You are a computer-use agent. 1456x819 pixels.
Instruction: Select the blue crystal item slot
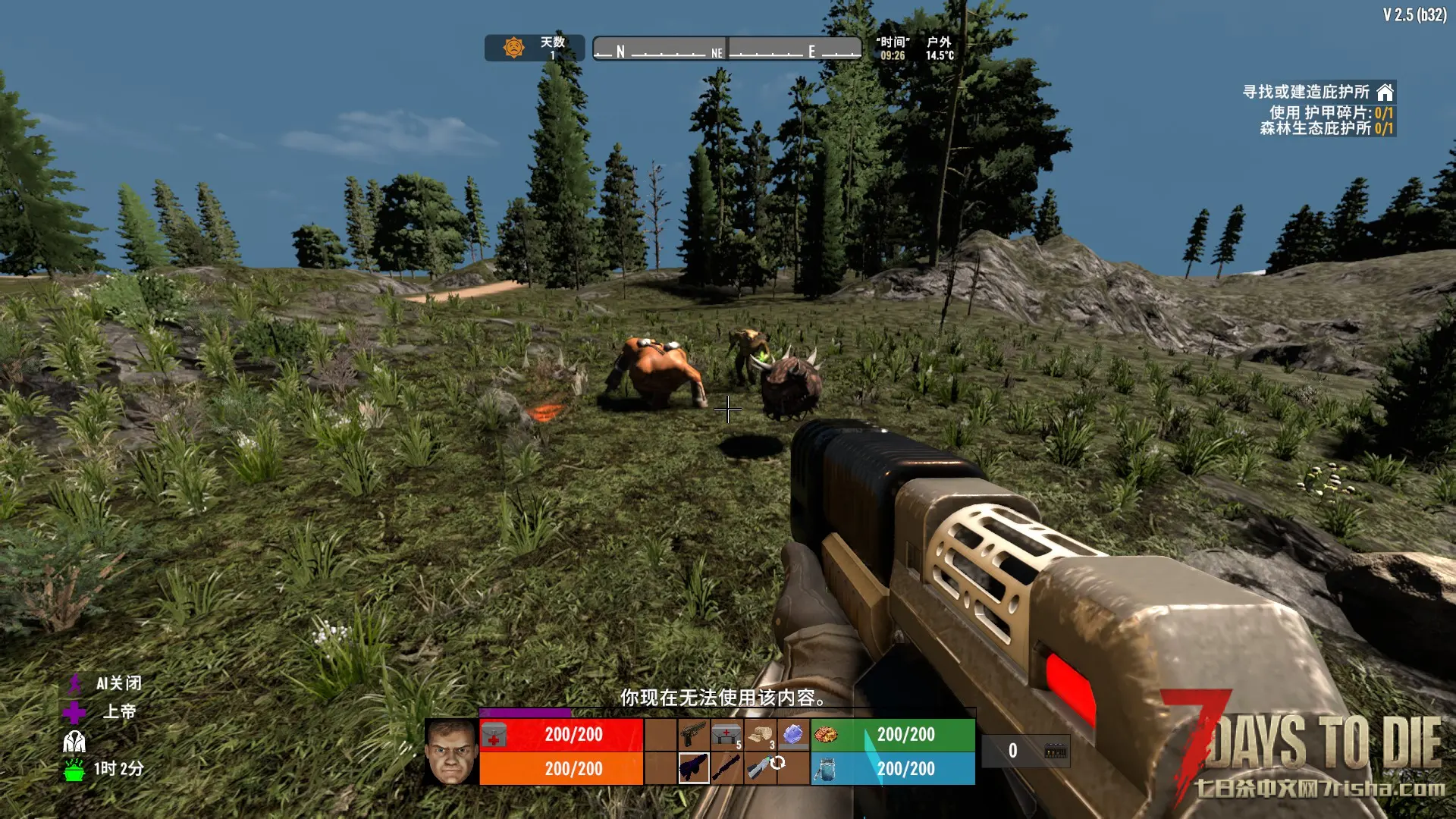tap(793, 734)
